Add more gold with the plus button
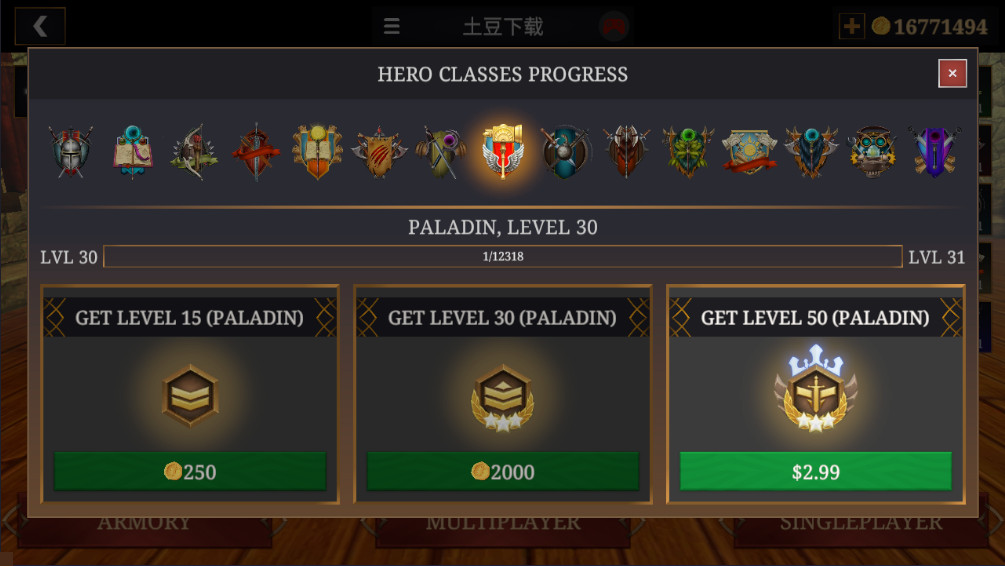 (851, 26)
